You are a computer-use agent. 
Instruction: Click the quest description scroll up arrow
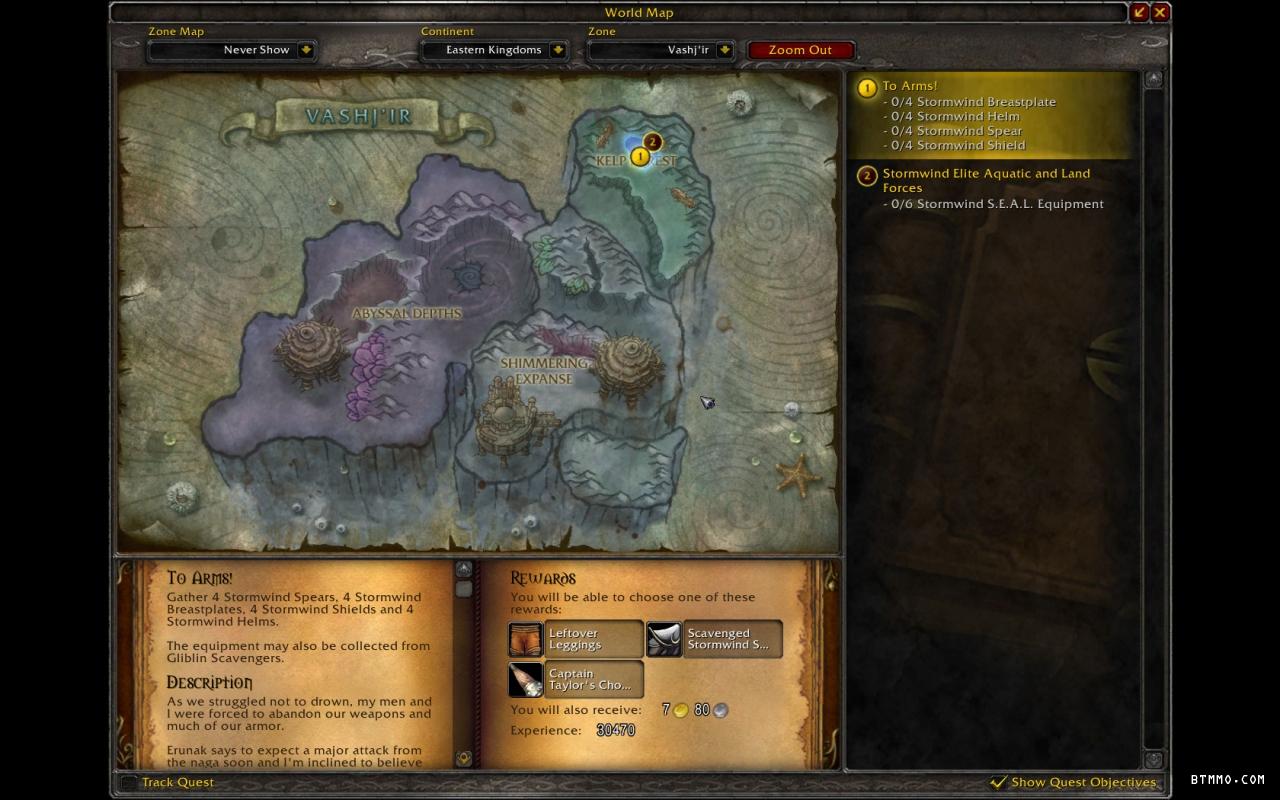click(464, 569)
